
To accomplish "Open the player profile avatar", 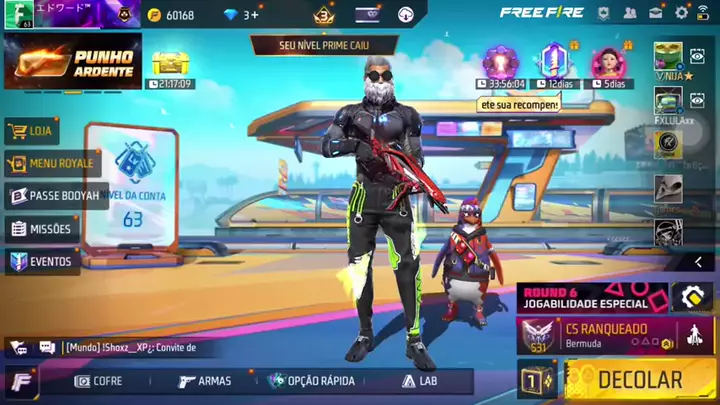I will click(x=18, y=15).
